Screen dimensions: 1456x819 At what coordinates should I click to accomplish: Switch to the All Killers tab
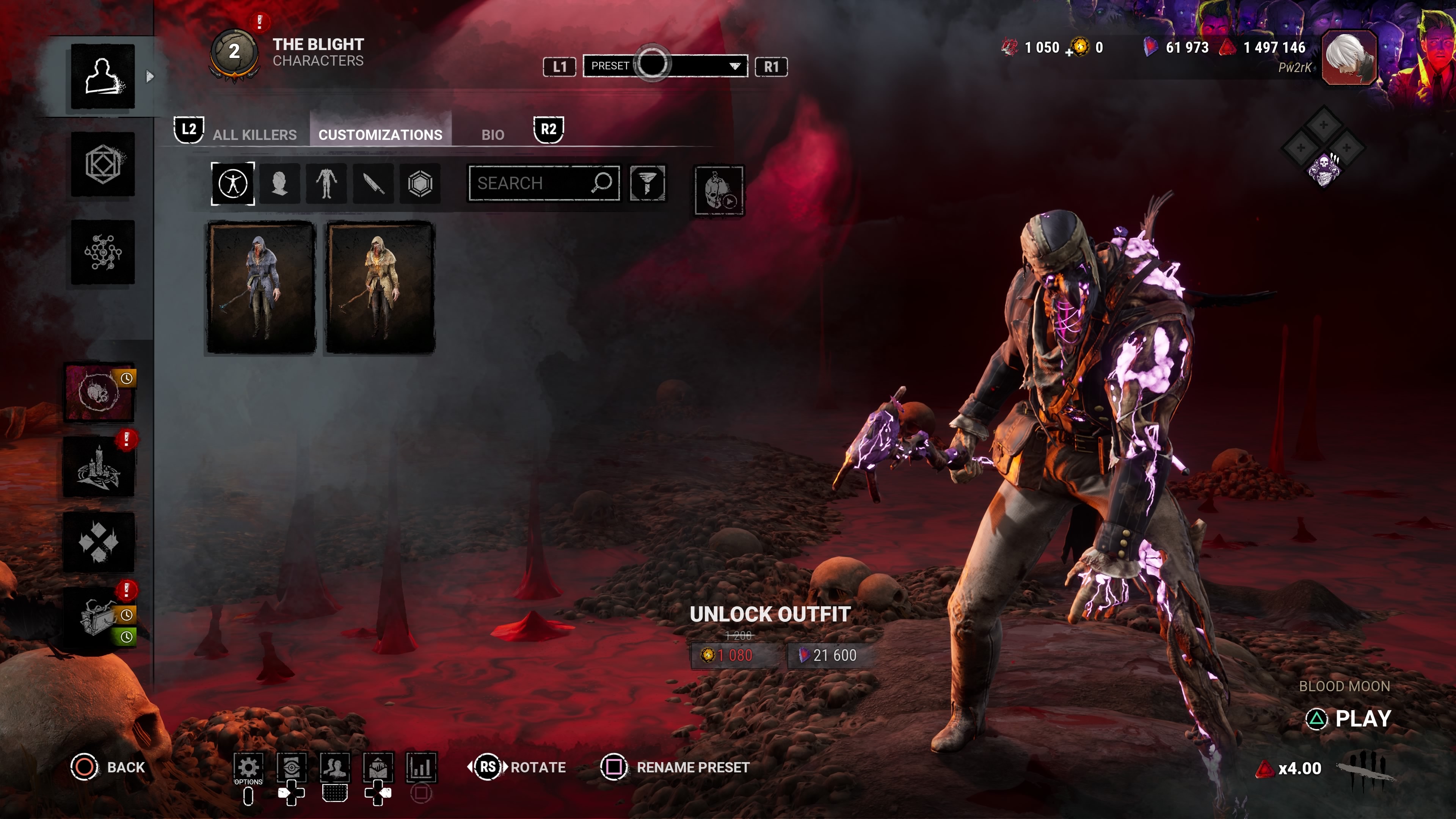click(254, 135)
